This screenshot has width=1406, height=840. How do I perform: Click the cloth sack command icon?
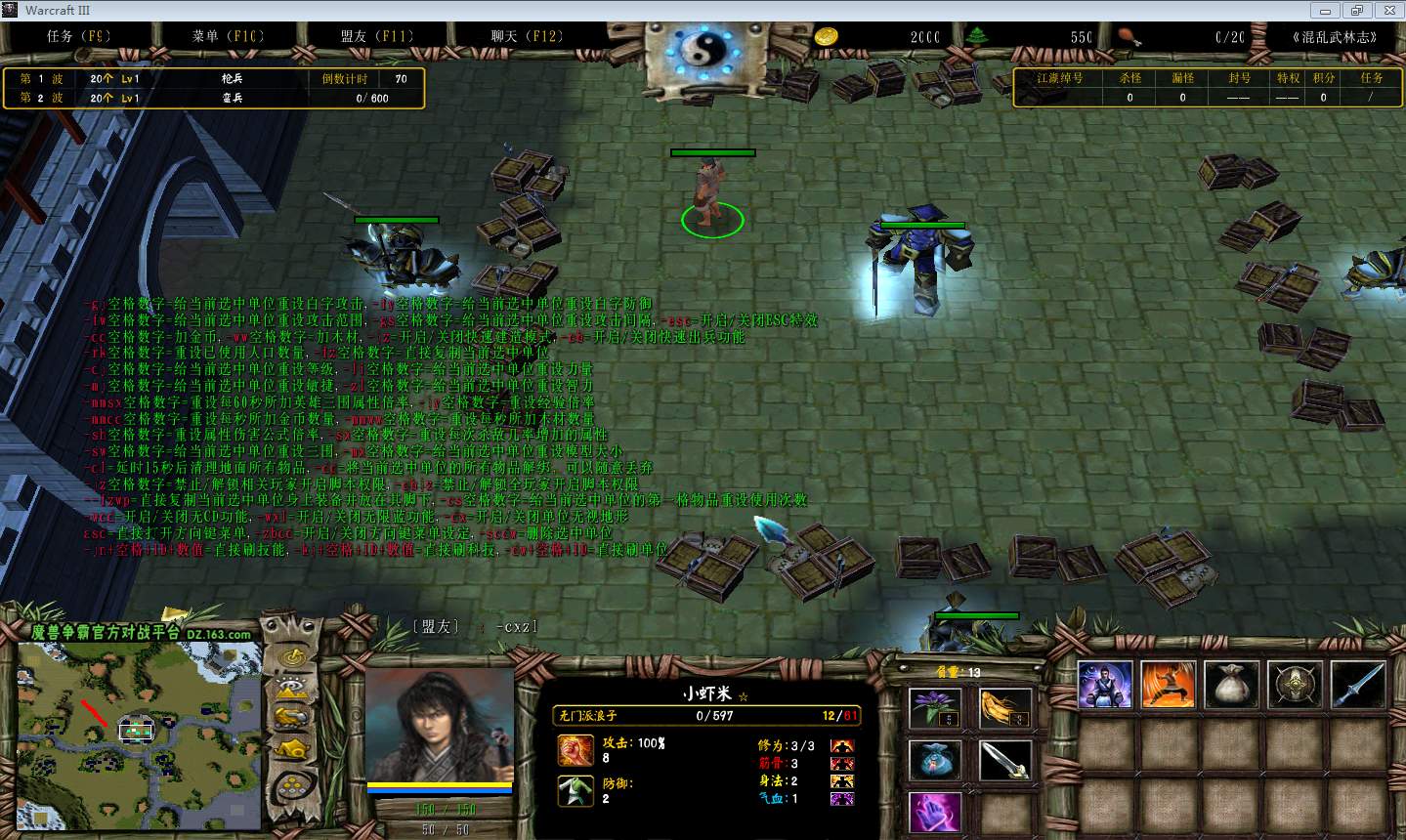click(x=1231, y=685)
